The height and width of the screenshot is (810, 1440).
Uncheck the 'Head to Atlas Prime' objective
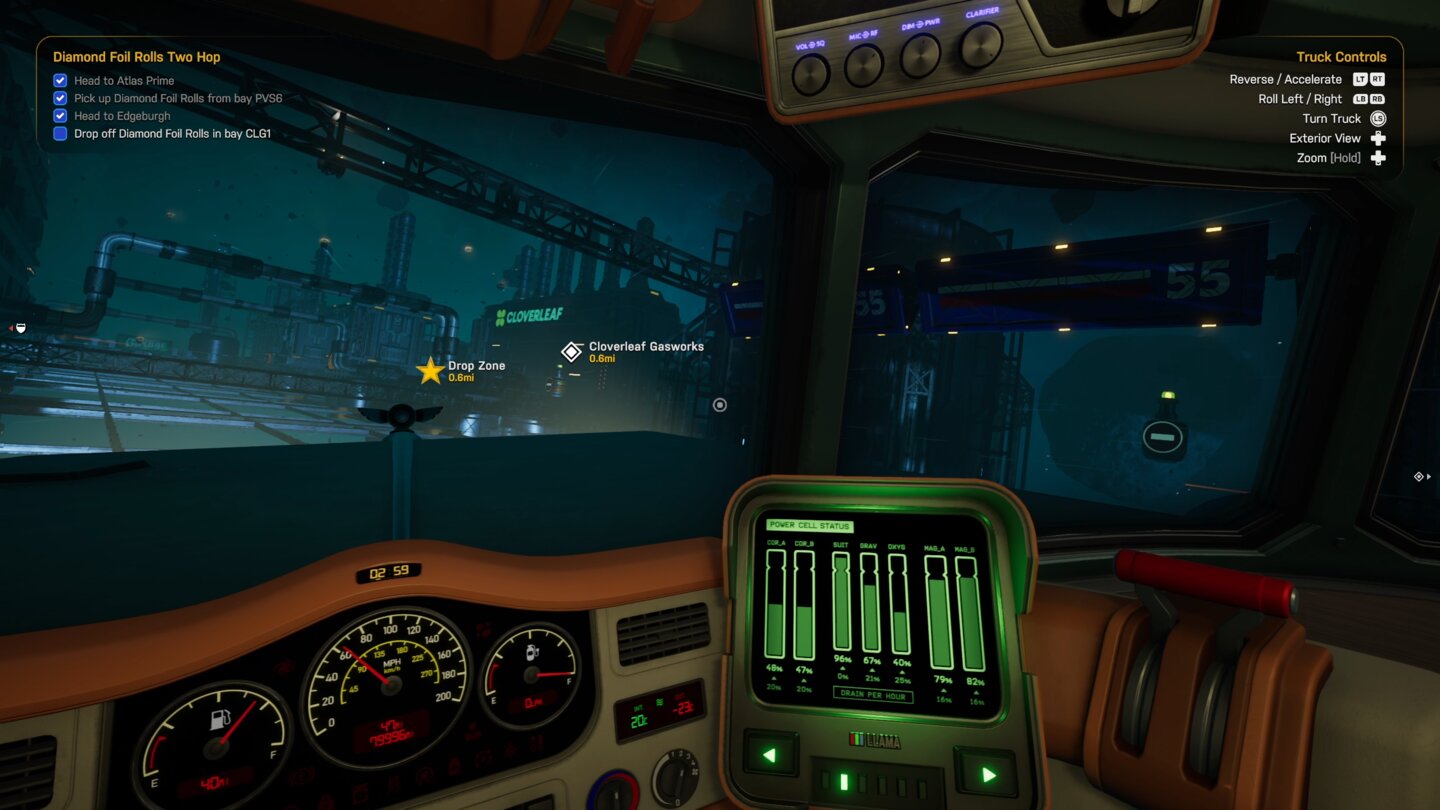59,80
